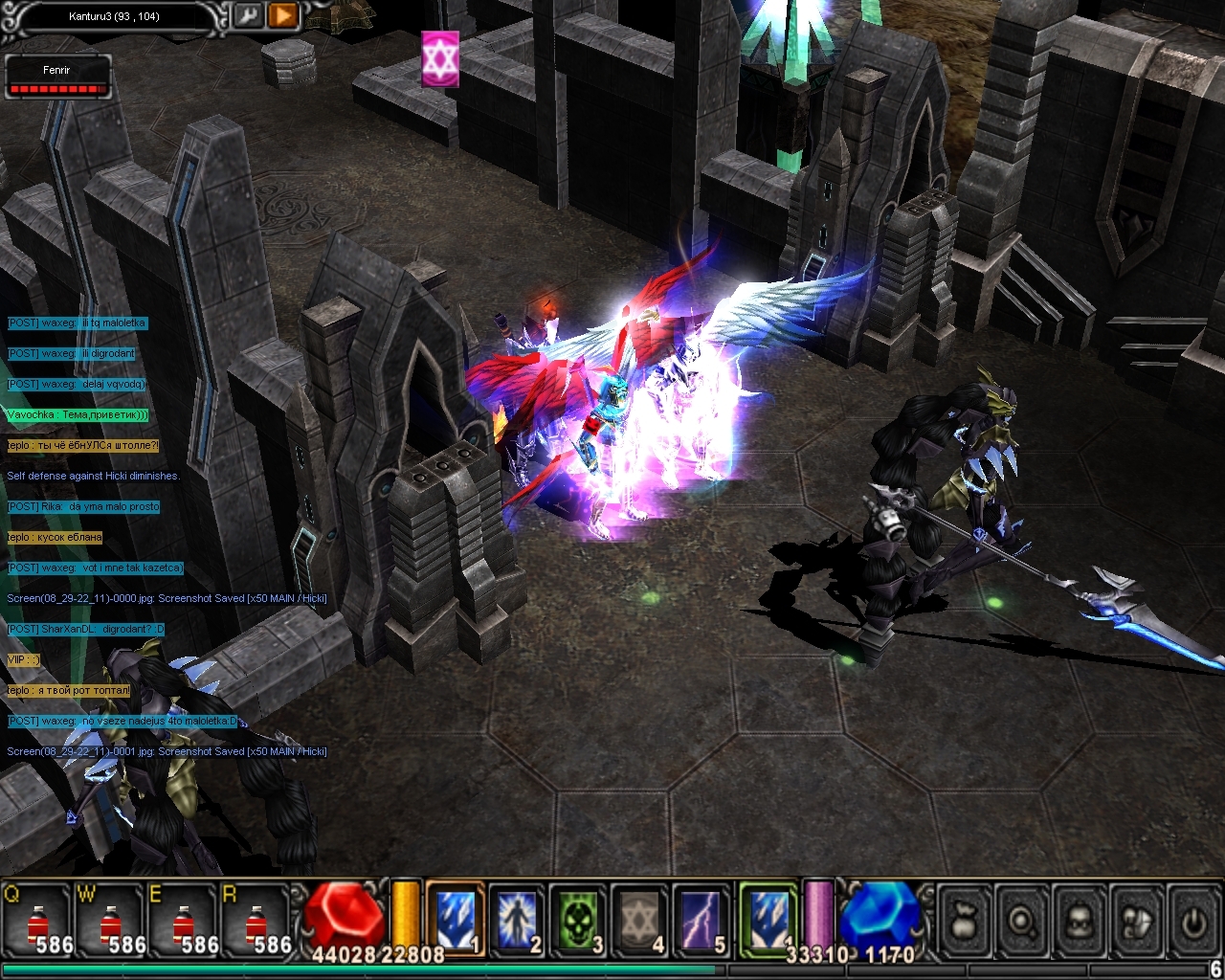This screenshot has height=980, width=1225.
Task: Use the potion in slot R
Action: pyautogui.click(x=256, y=921)
